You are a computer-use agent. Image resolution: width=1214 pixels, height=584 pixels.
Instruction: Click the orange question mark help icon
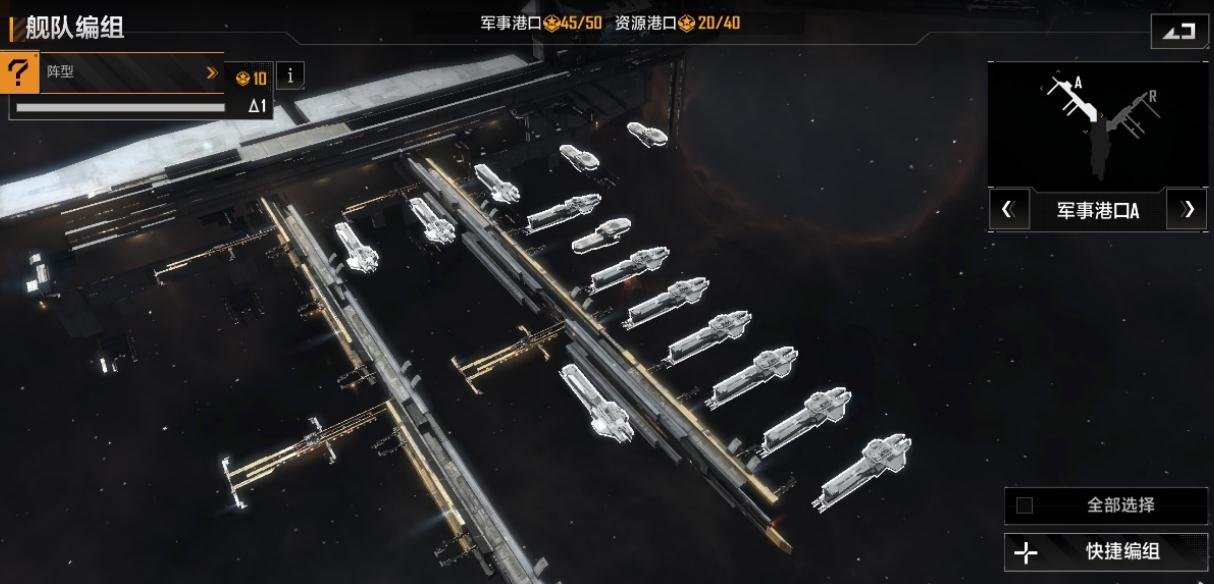coord(20,73)
